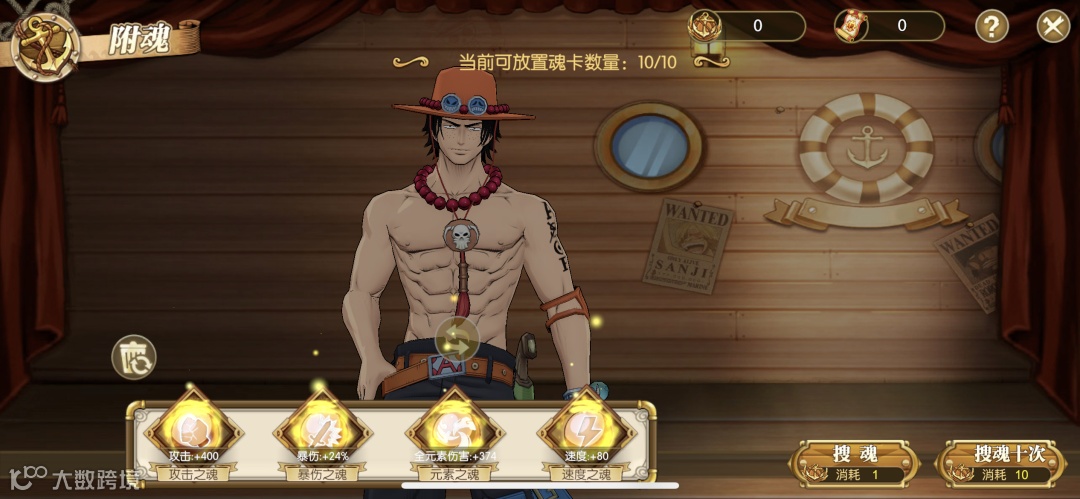Viewport: 1080px width, 499px height.
Task: Tap the anchor coin currency icon
Action: click(704, 26)
